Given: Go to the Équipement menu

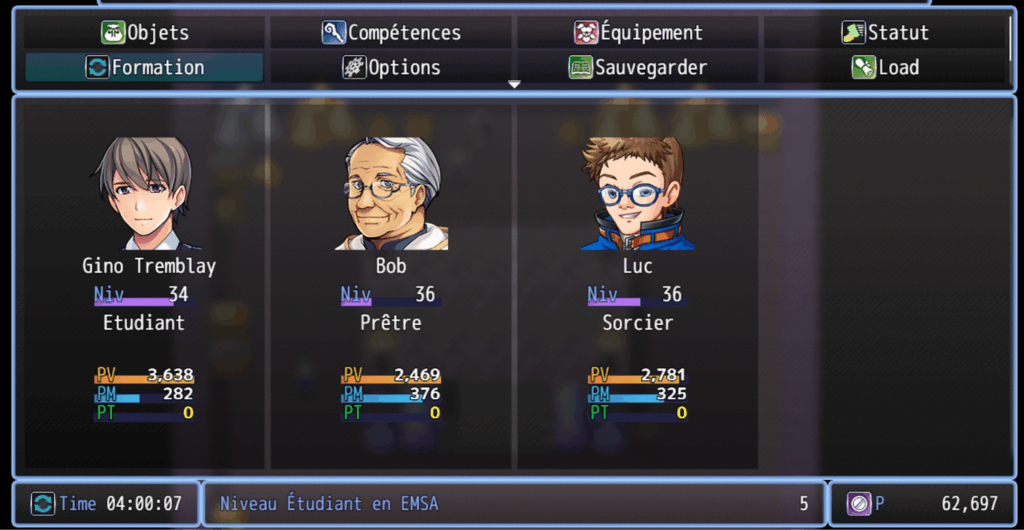Looking at the screenshot, I should [x=638, y=33].
